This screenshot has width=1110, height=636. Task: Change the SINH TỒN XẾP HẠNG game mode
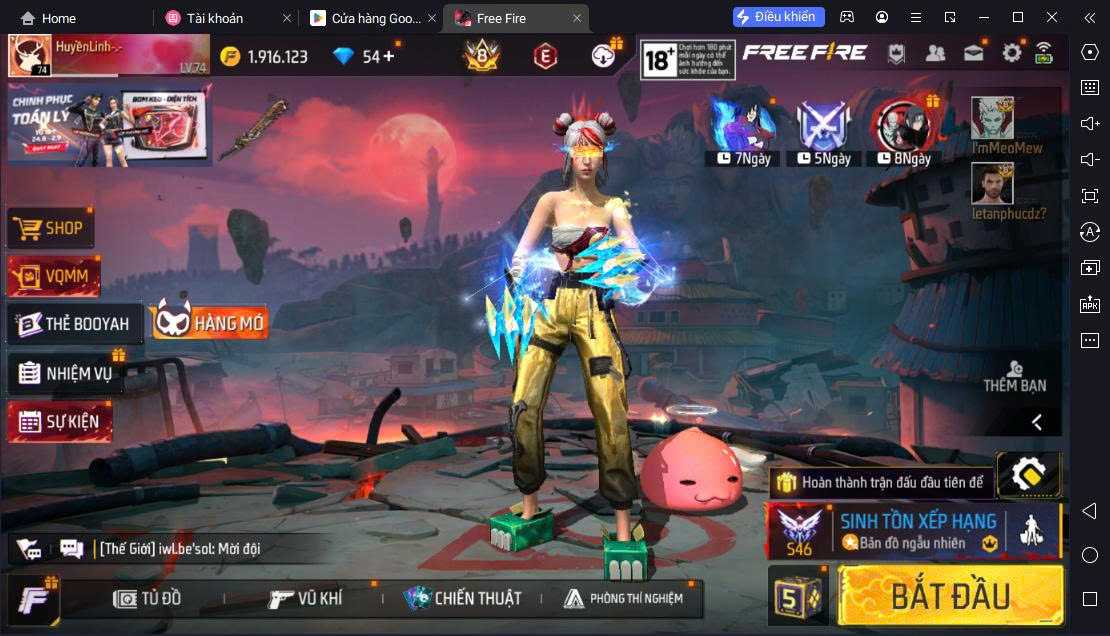(912, 530)
